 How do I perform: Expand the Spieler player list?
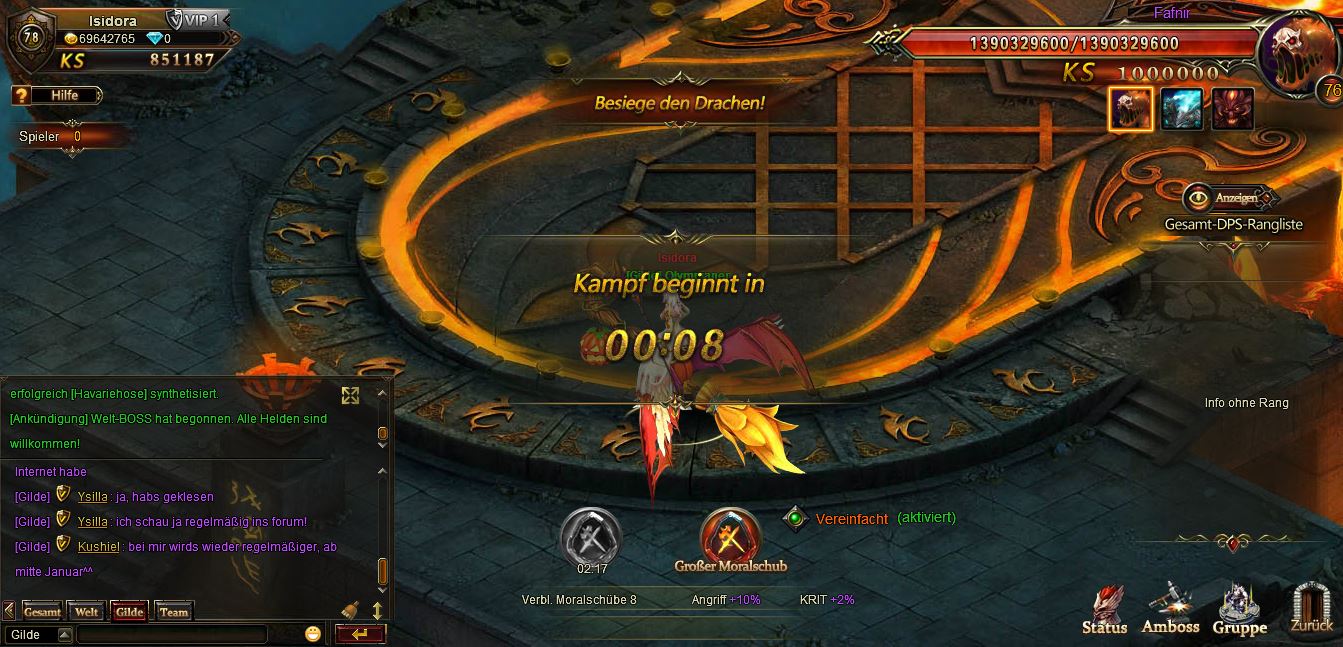coord(70,137)
